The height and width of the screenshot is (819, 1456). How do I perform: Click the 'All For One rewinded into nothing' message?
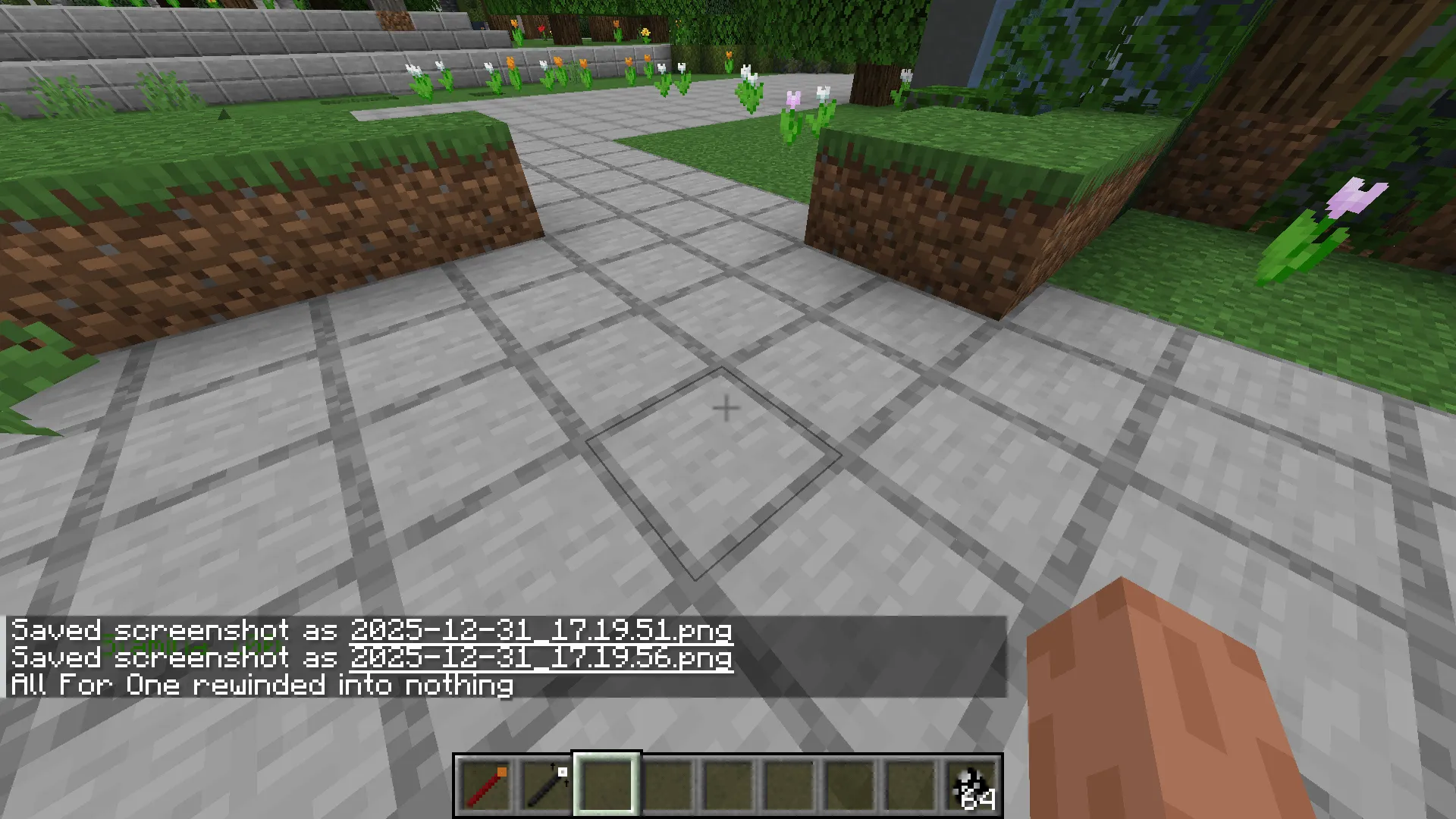[262, 685]
